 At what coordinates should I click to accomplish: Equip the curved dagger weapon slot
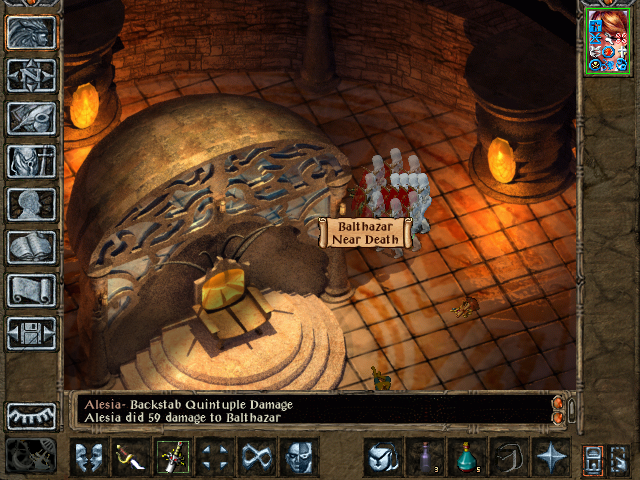click(131, 457)
